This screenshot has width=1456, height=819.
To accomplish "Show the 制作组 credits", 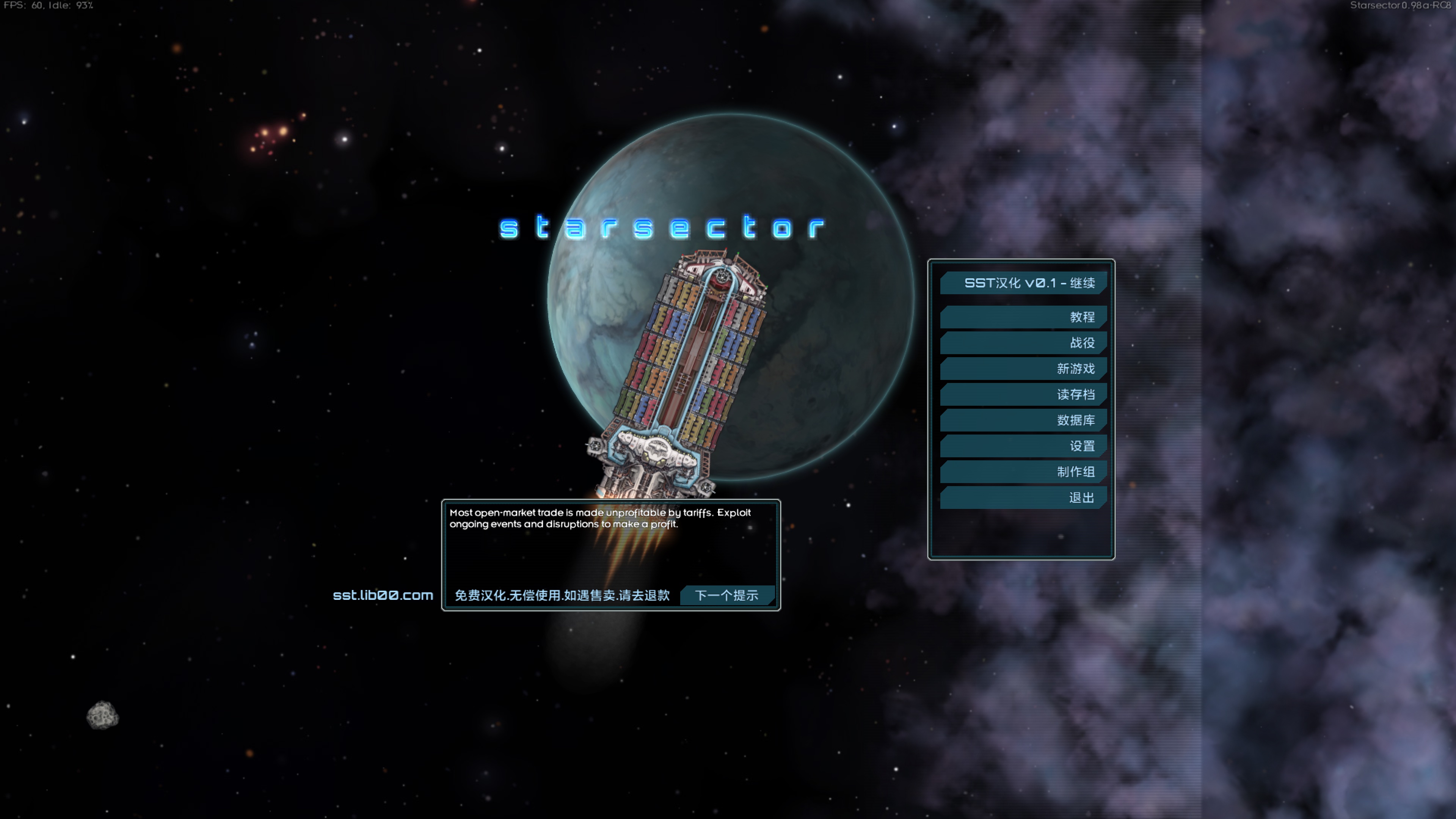I will (1023, 472).
